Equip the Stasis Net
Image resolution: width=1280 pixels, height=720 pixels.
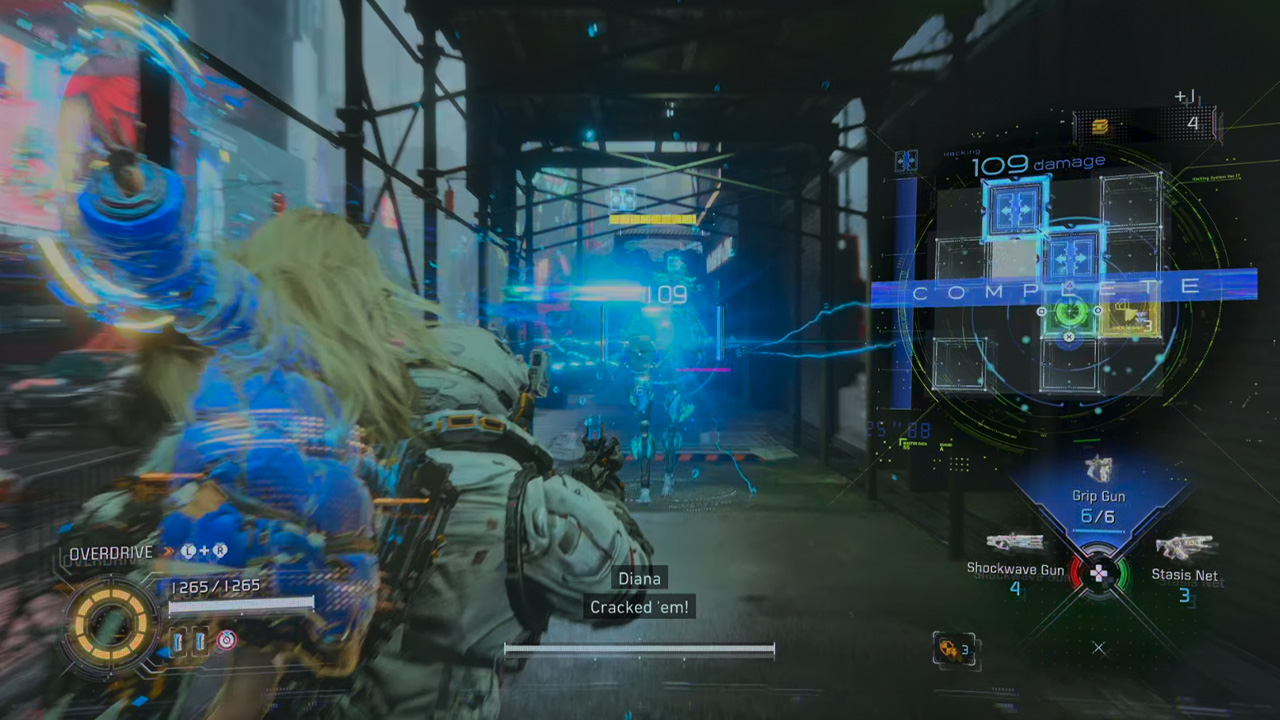[x=1184, y=548]
